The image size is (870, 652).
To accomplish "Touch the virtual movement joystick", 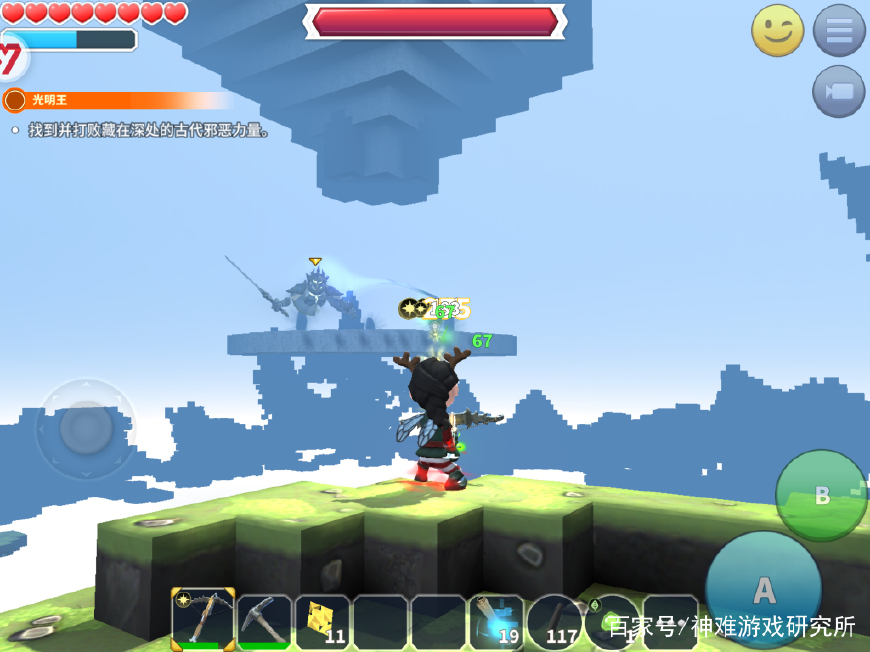I will click(x=86, y=429).
